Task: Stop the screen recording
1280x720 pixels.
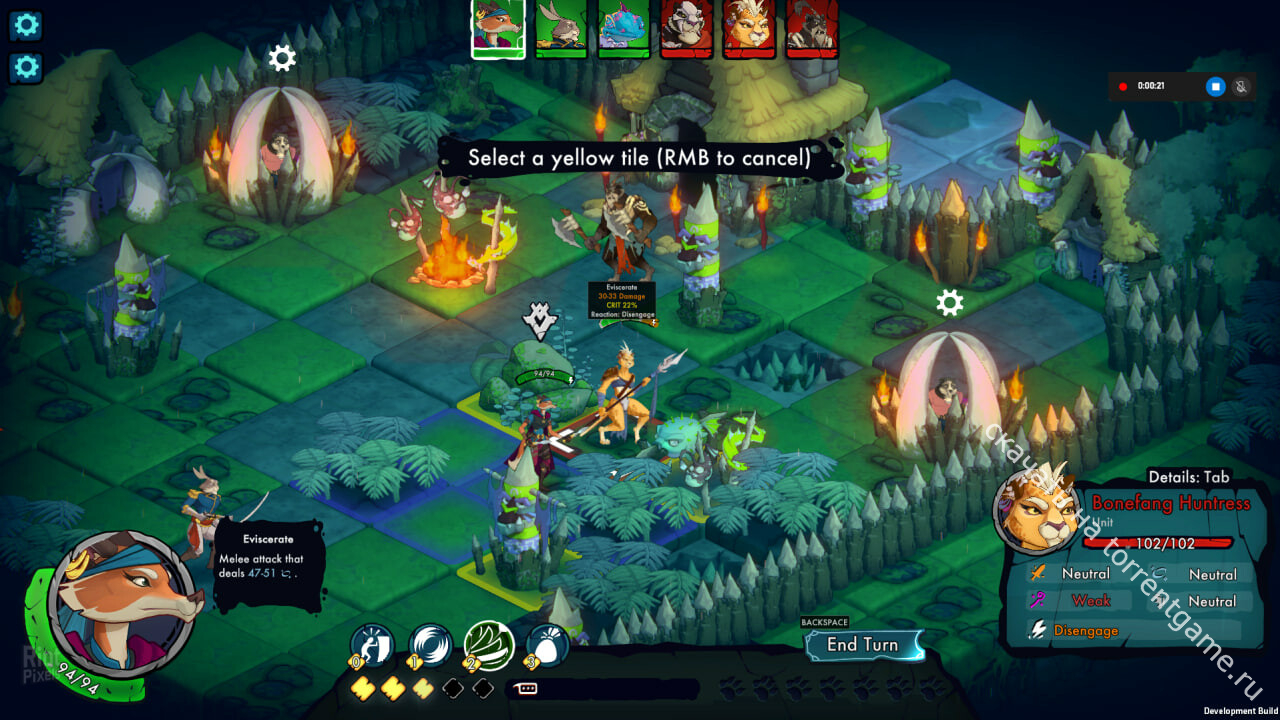Action: [x=1215, y=87]
